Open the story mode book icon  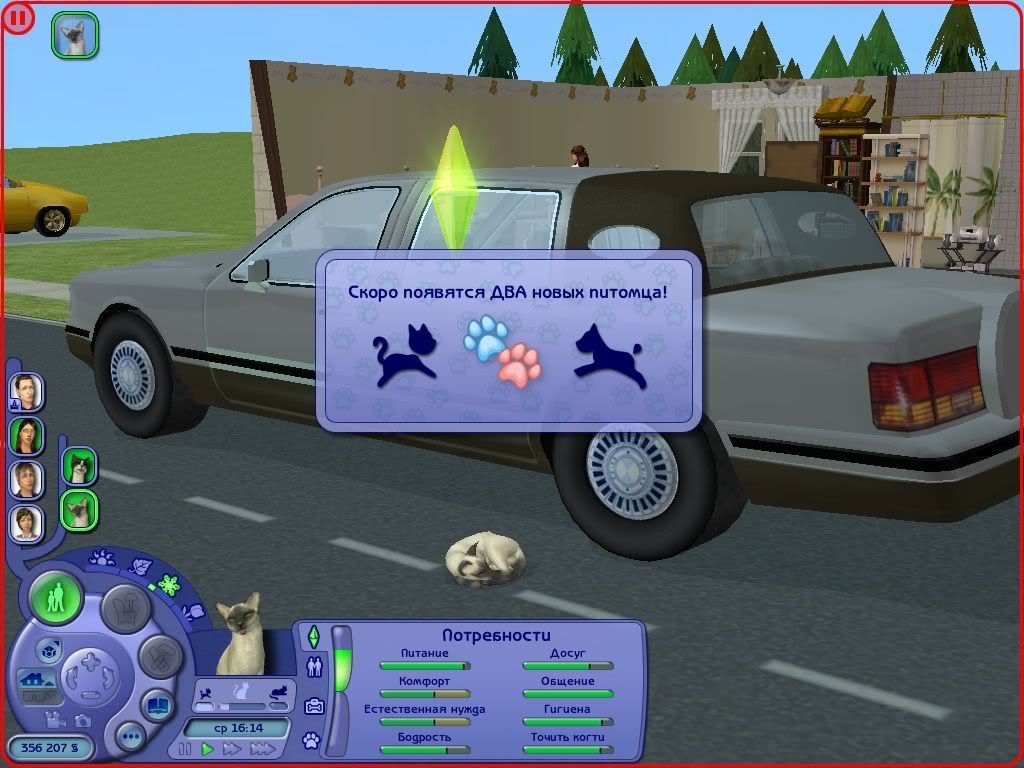coord(158,706)
